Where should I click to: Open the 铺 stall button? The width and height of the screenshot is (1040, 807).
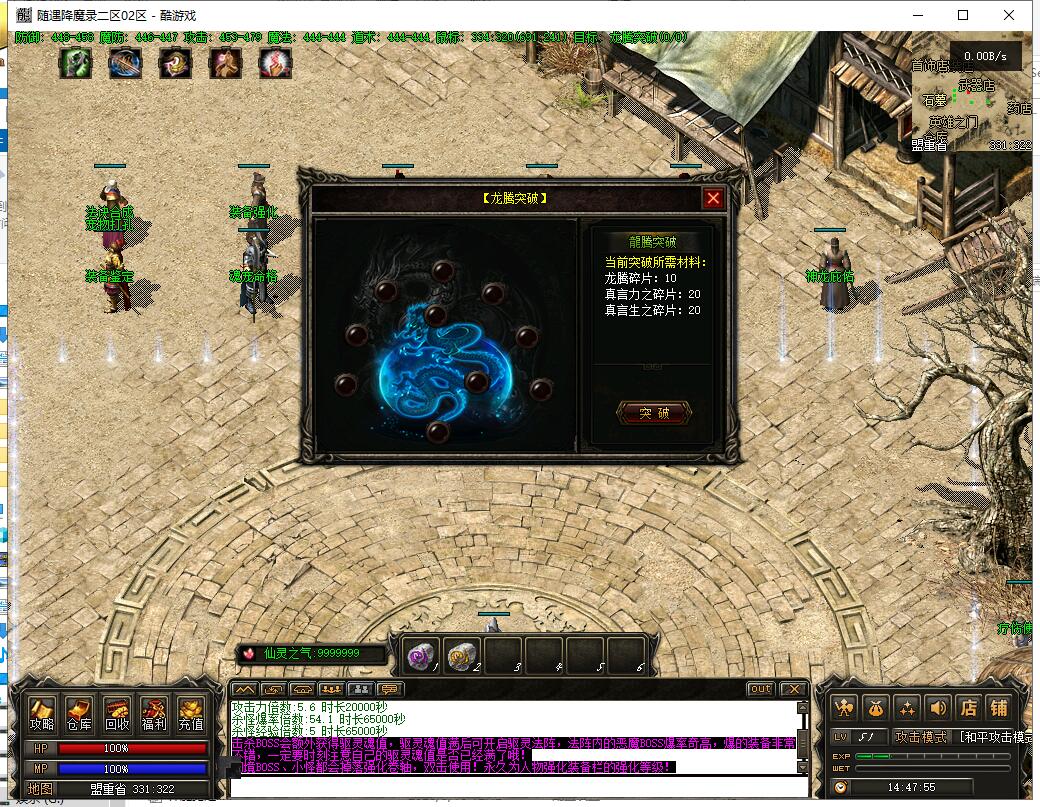coord(999,708)
